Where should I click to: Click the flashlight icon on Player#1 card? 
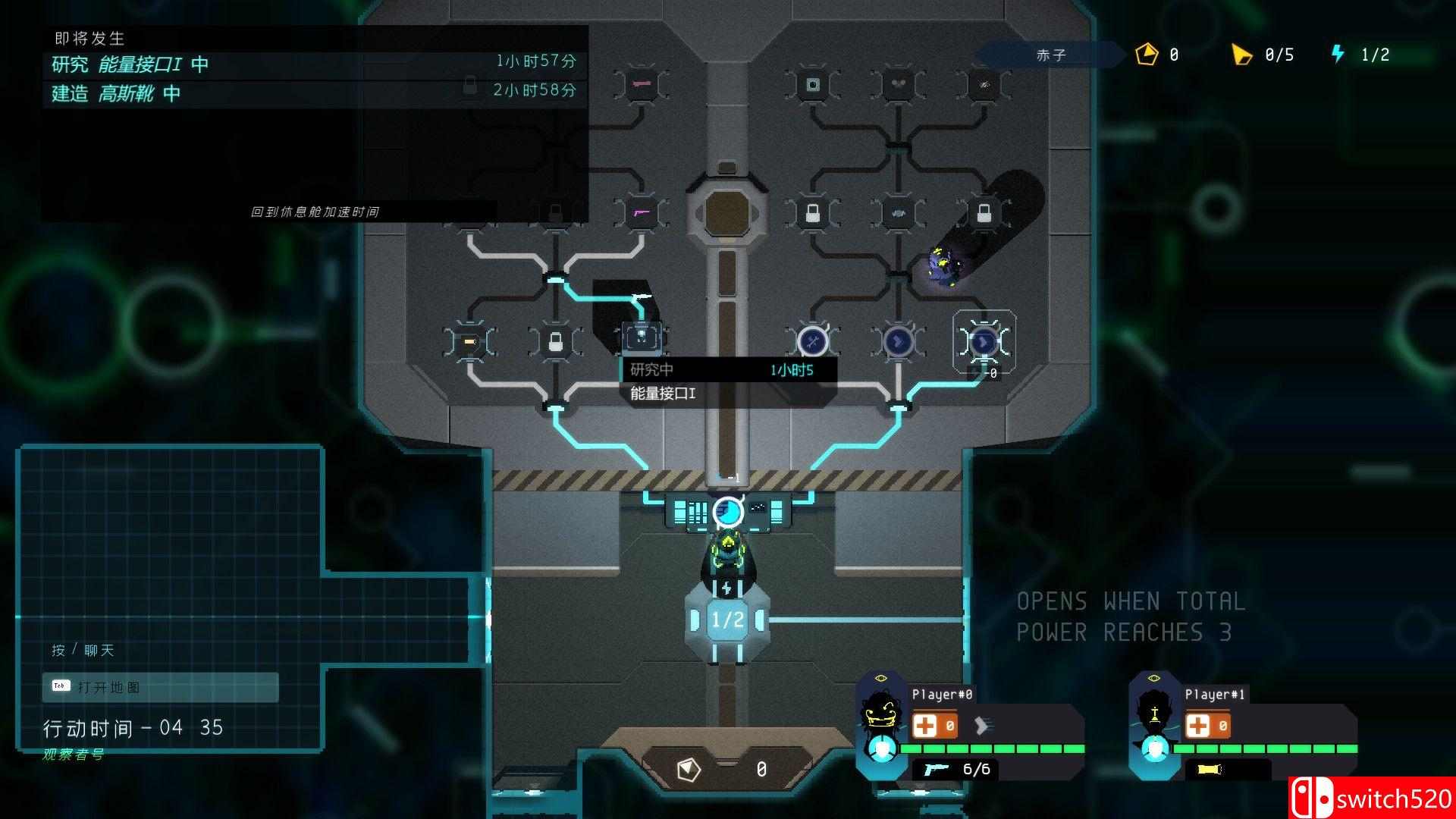pos(1209,768)
